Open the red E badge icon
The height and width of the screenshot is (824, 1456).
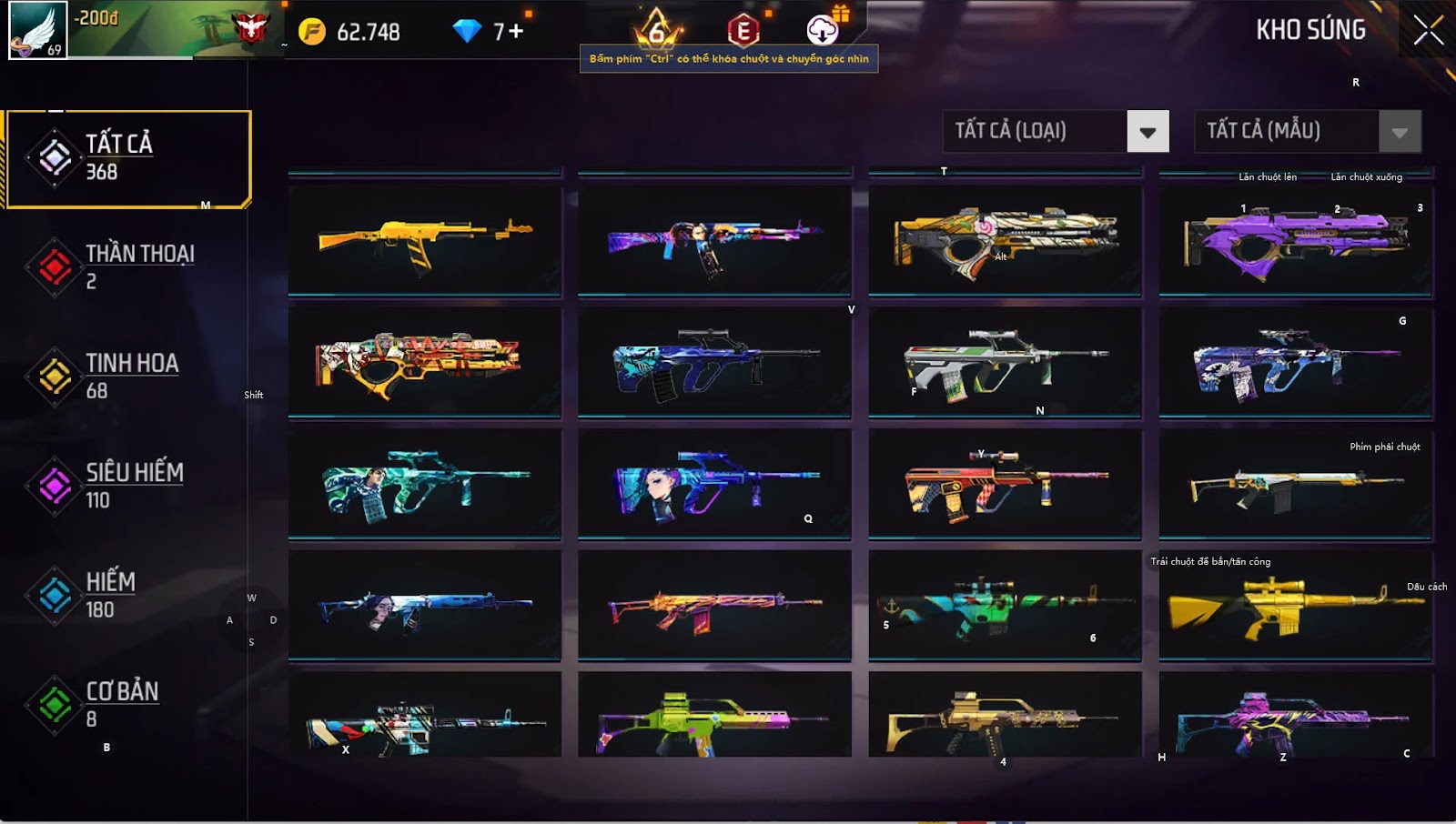pyautogui.click(x=743, y=31)
